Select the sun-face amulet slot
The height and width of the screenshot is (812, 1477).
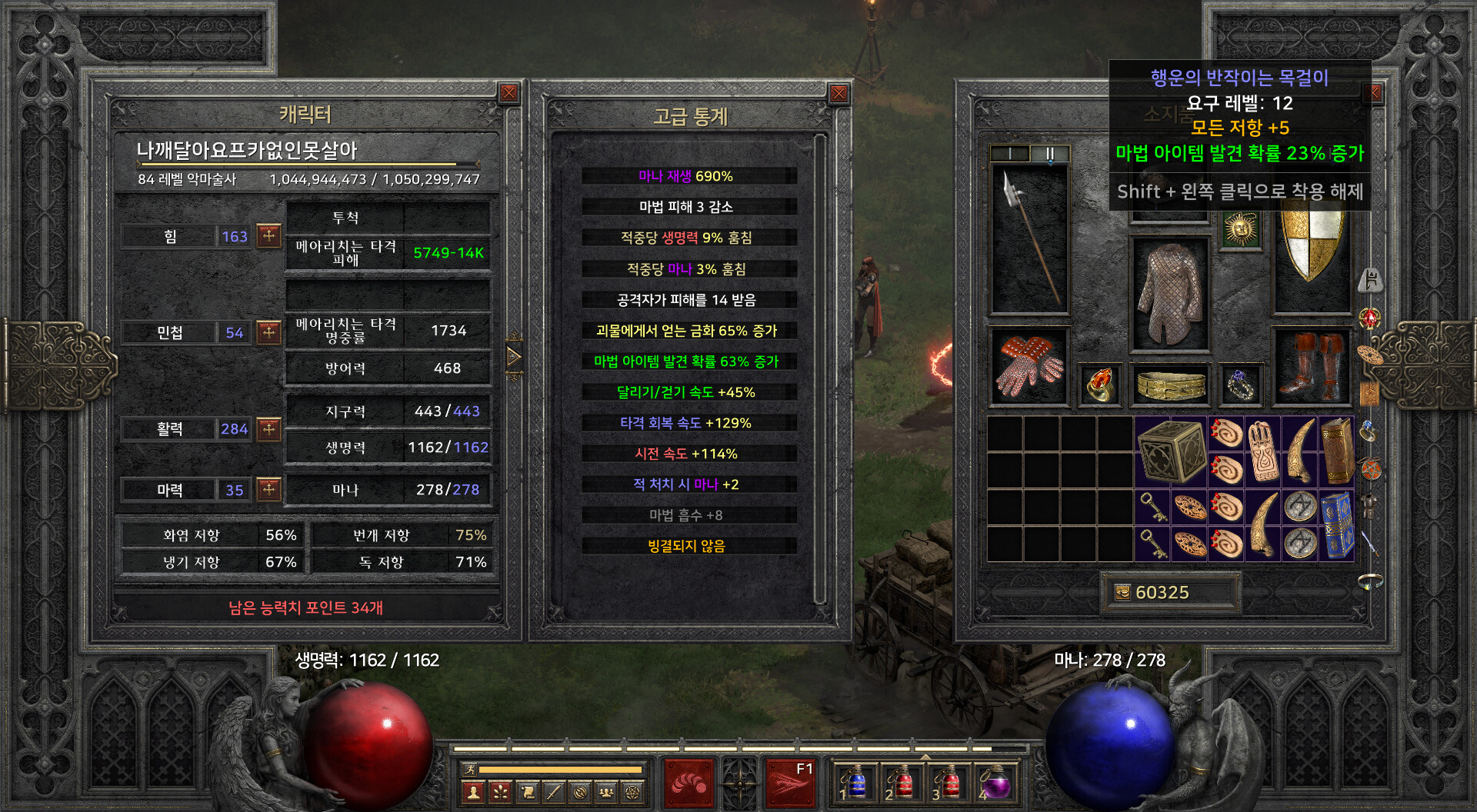[1240, 230]
